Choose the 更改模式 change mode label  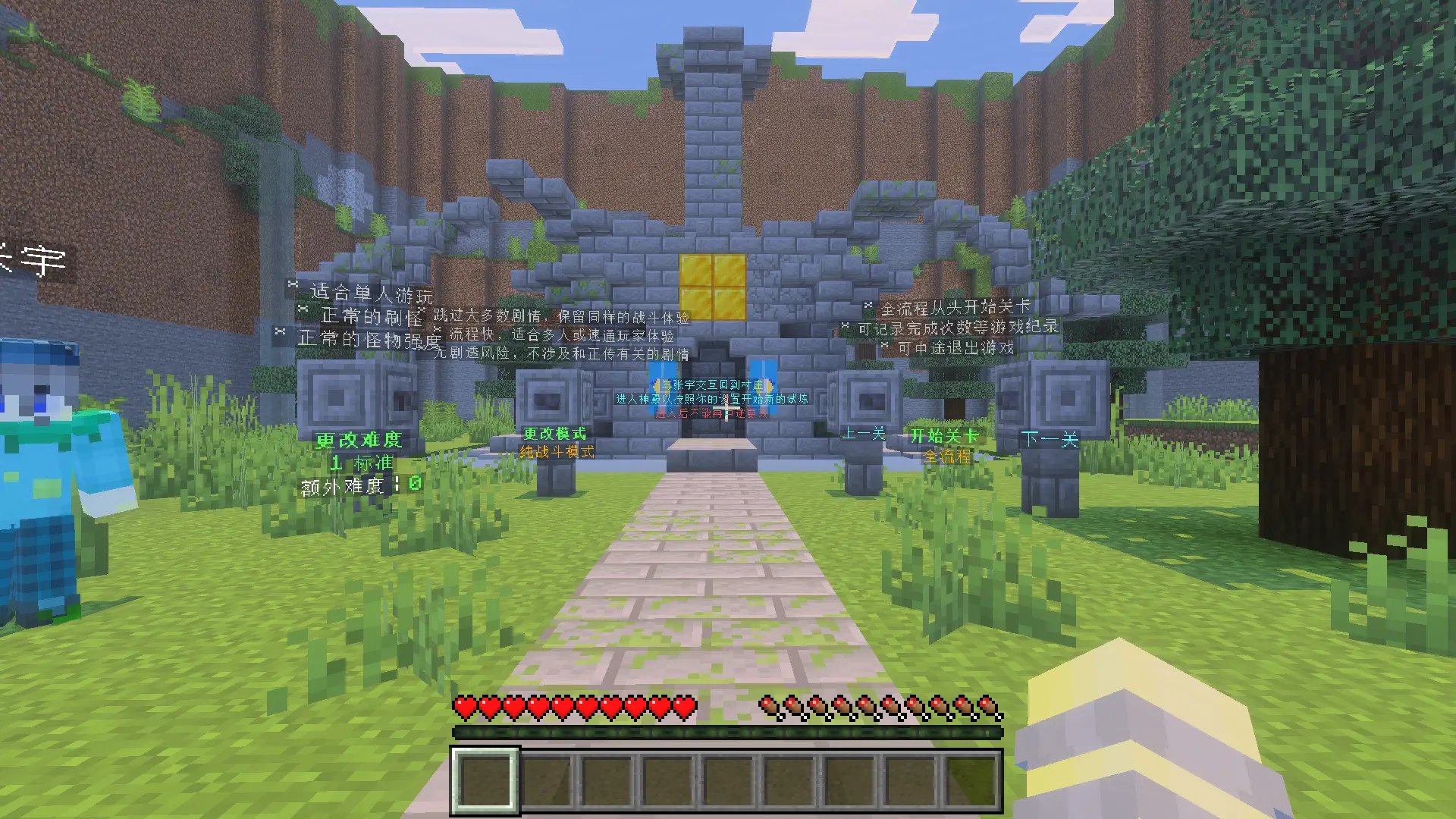pyautogui.click(x=555, y=434)
